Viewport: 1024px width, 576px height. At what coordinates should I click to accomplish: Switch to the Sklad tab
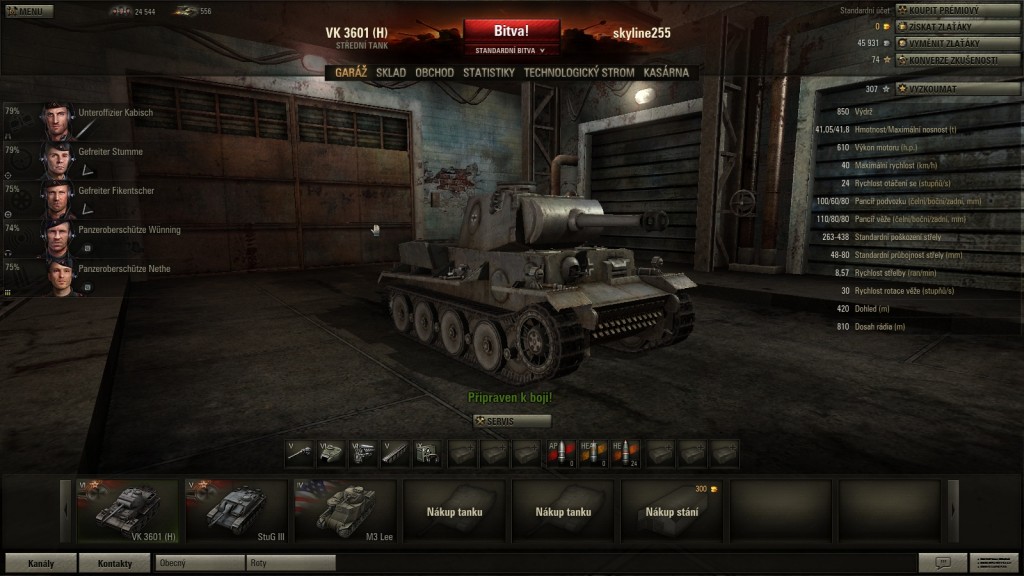(391, 73)
